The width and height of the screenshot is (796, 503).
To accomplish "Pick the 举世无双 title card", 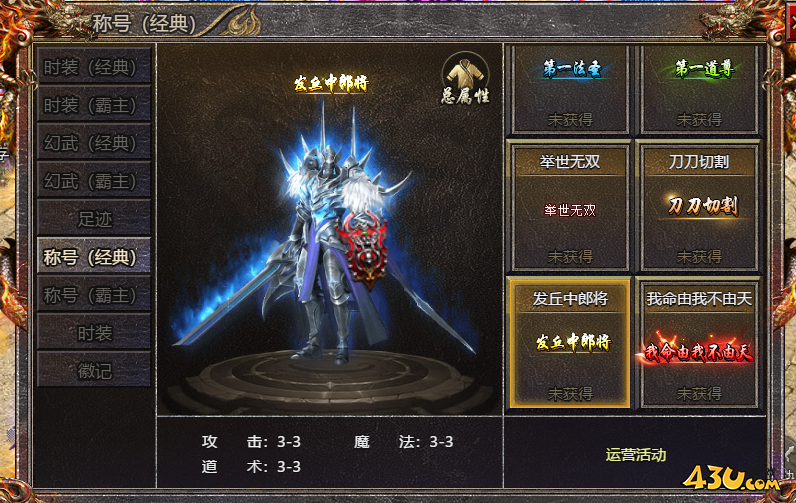I will [x=569, y=207].
